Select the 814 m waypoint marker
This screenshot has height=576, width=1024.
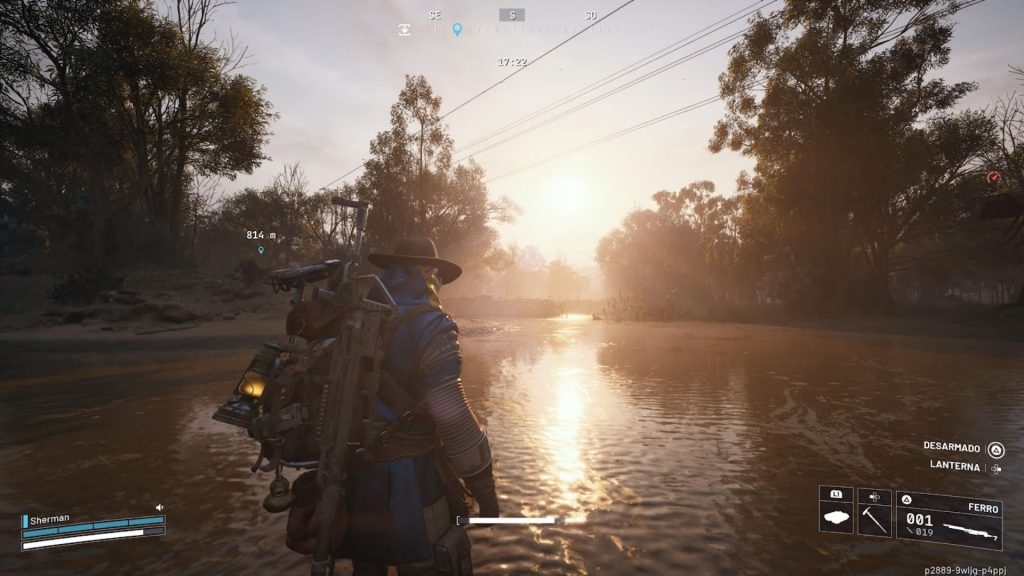pos(261,250)
